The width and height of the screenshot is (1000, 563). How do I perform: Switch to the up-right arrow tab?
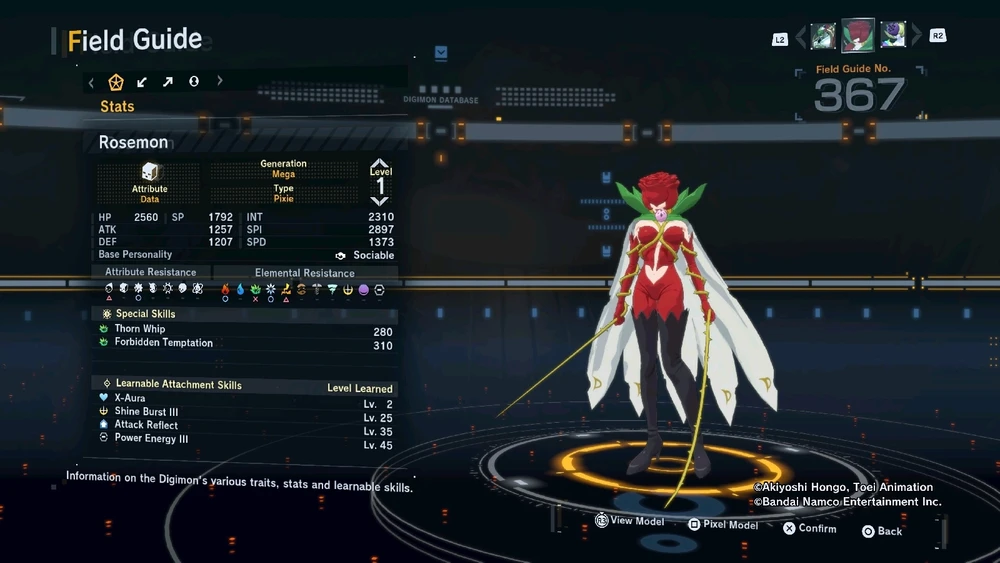point(167,82)
